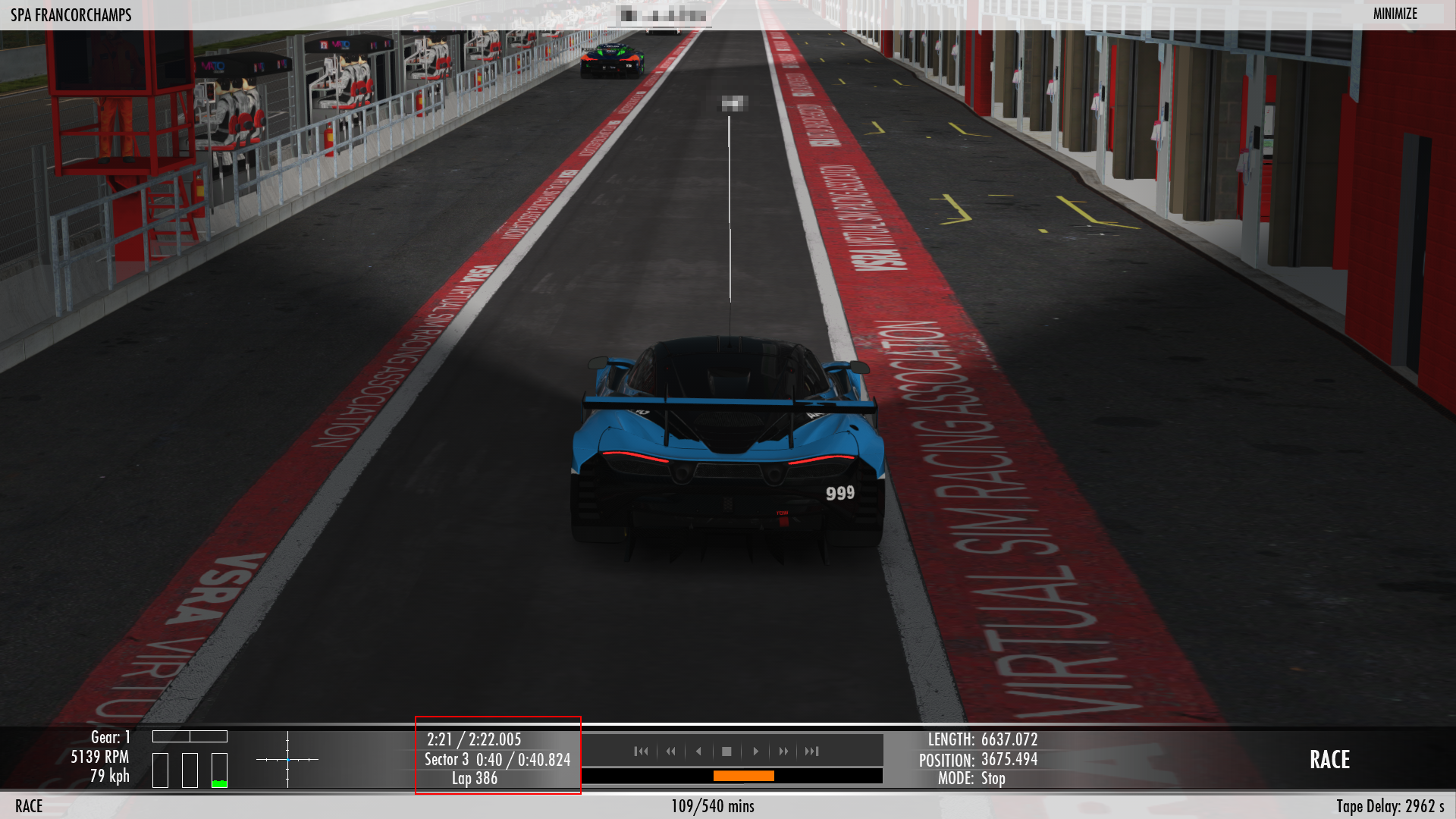
Task: Skip to the start of the replay
Action: click(641, 752)
